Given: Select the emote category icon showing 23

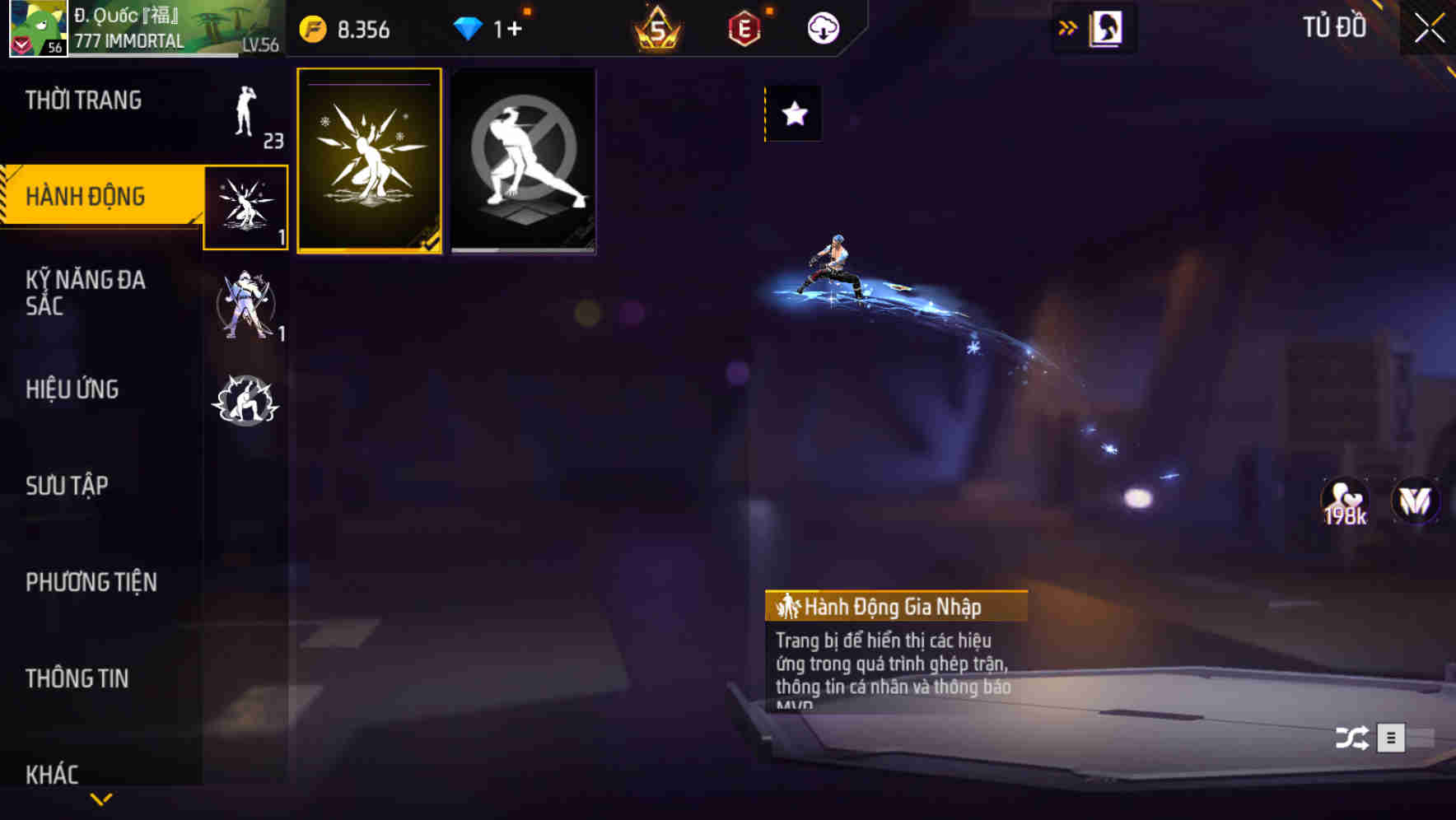Looking at the screenshot, I should pos(247,119).
